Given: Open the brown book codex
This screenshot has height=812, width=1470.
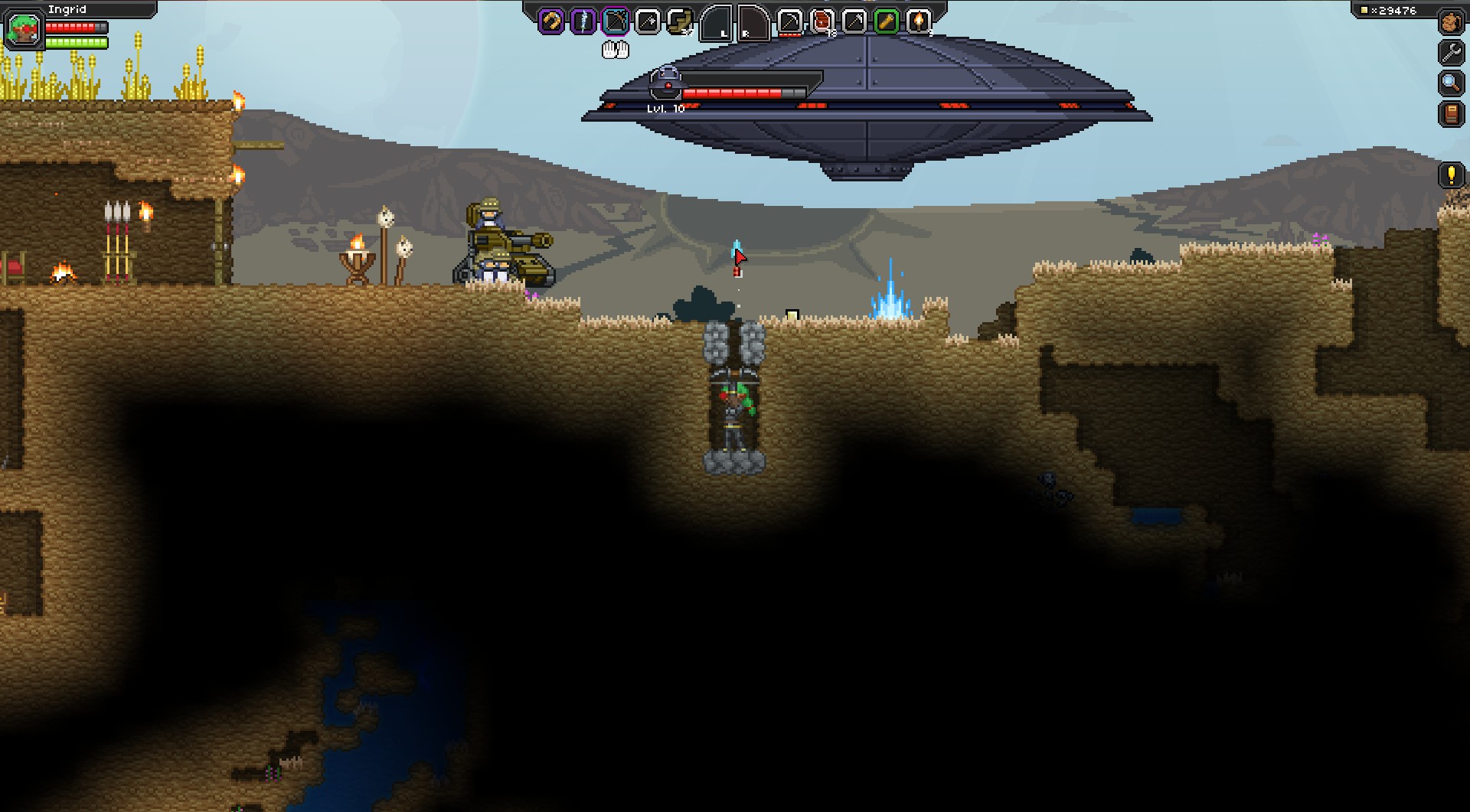Looking at the screenshot, I should point(1451,114).
